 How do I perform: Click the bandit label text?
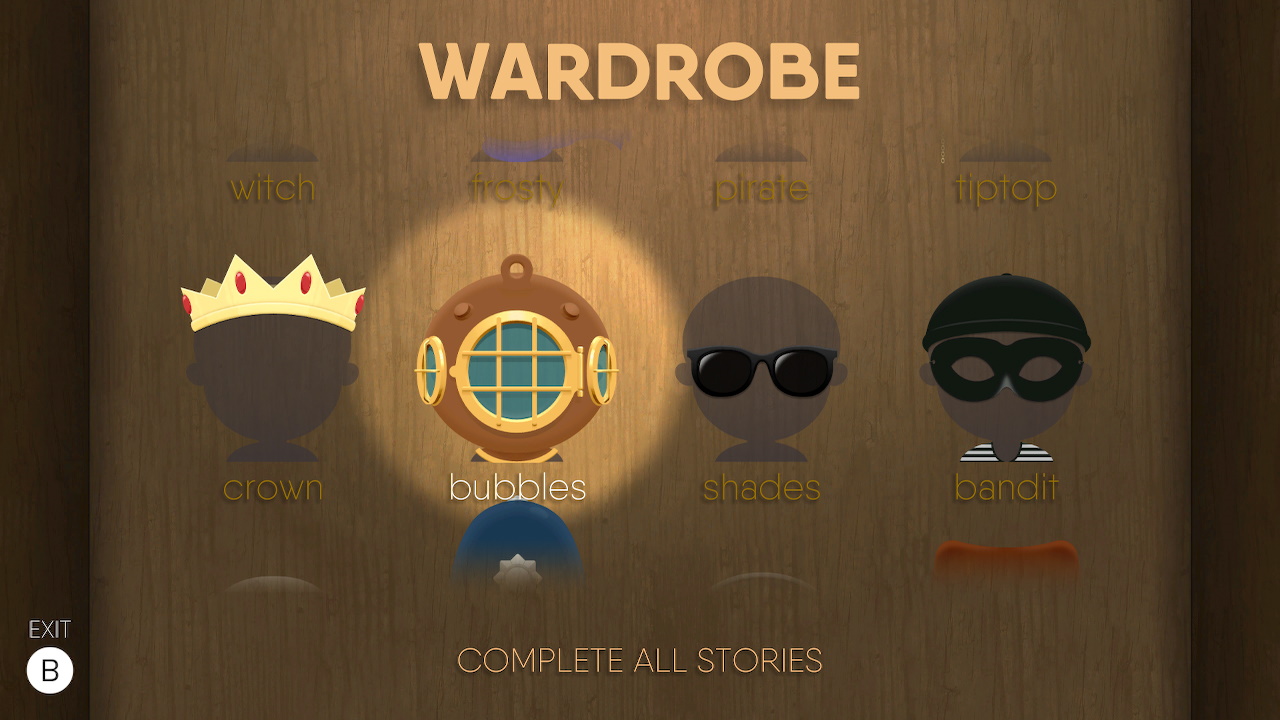(1005, 488)
